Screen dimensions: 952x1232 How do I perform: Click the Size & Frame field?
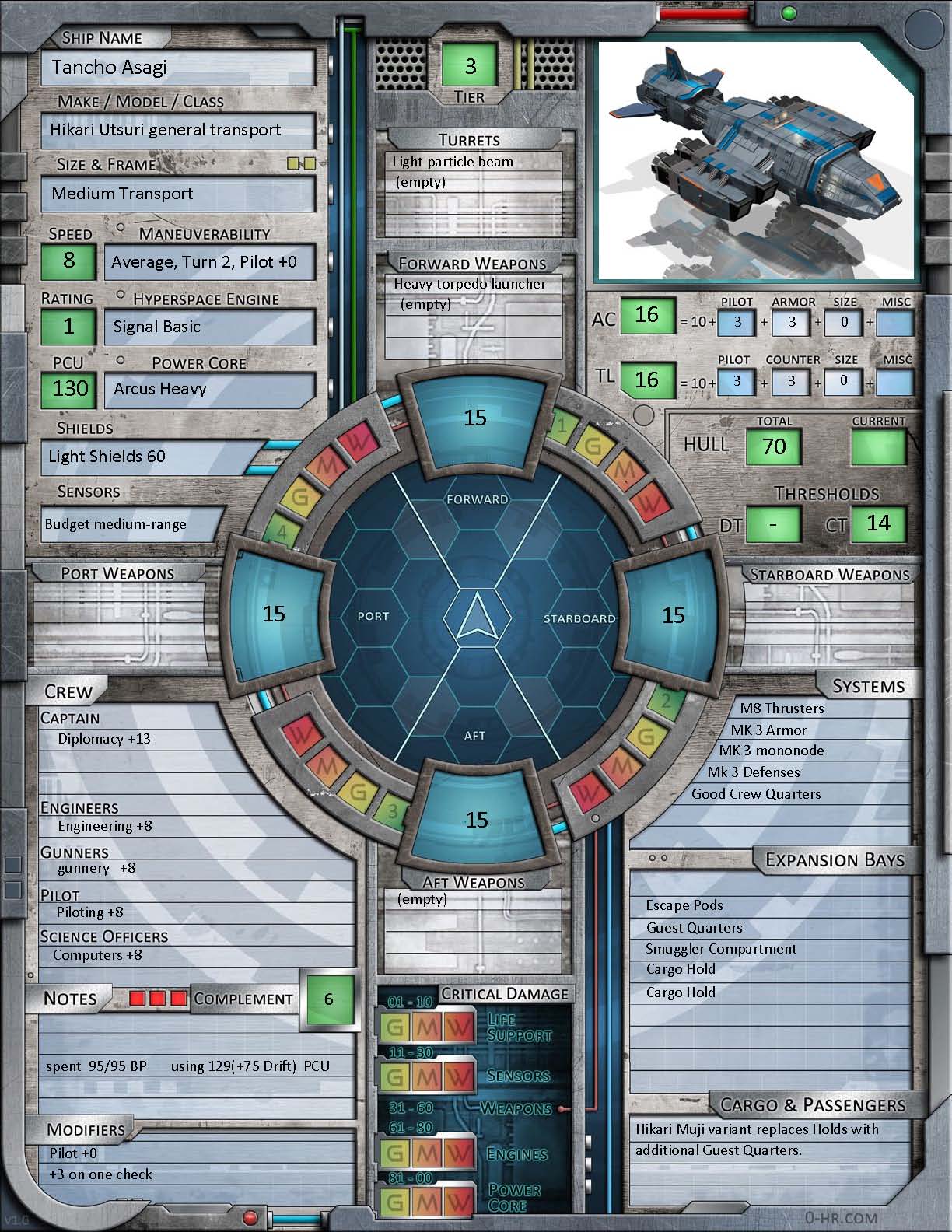(x=178, y=194)
